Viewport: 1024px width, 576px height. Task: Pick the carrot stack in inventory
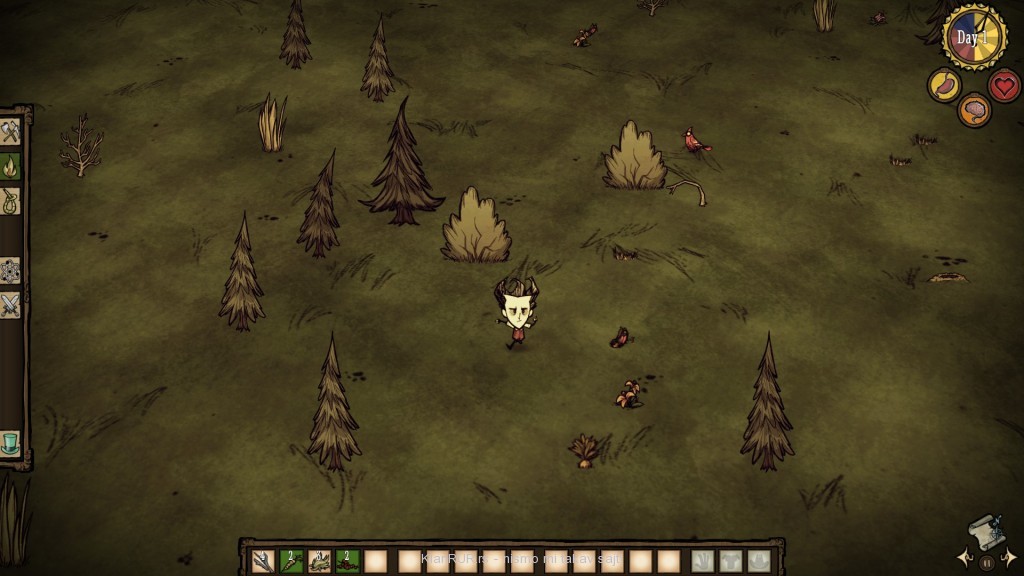(291, 561)
